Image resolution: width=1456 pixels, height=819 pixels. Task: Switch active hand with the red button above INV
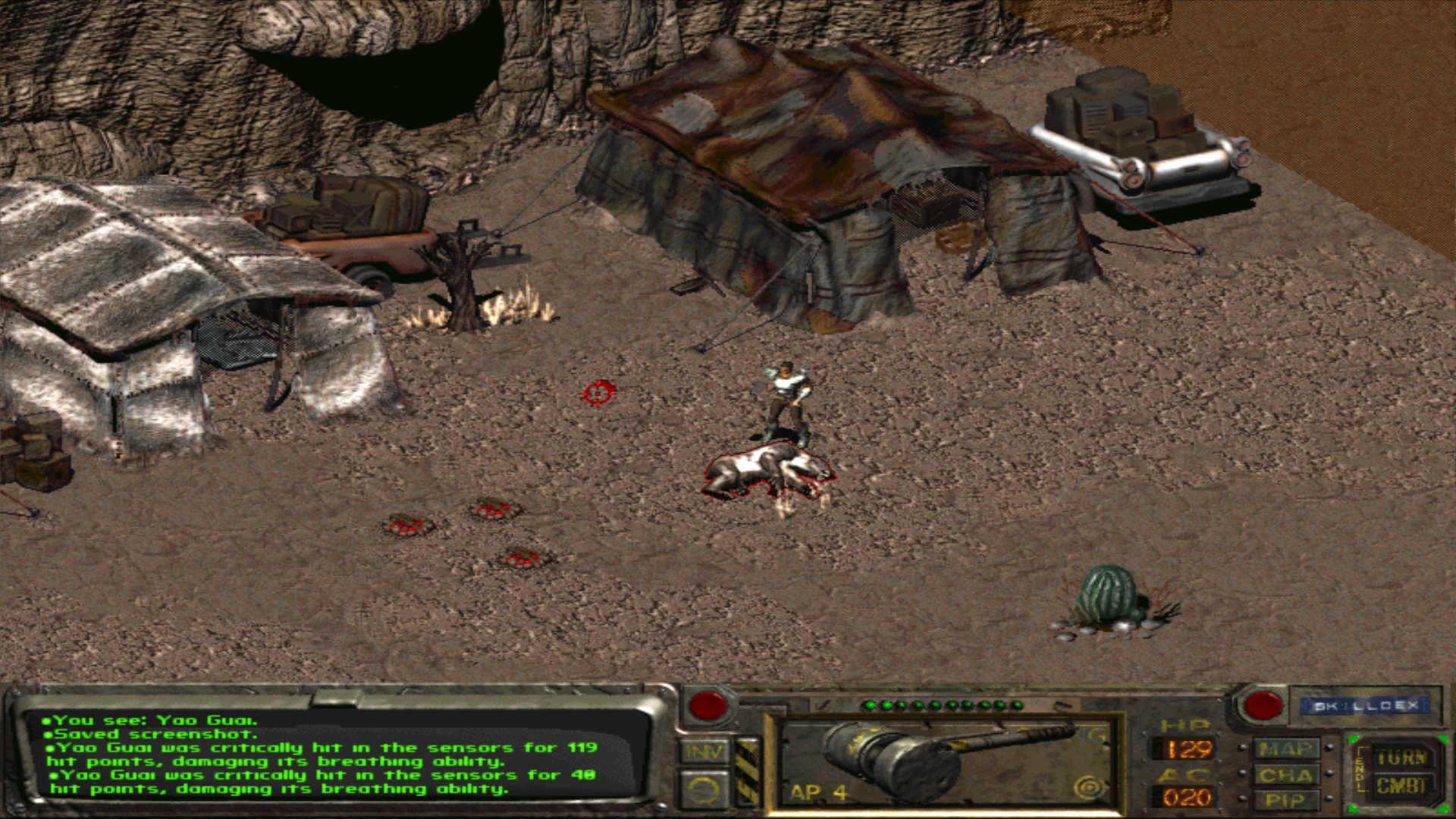click(x=708, y=706)
